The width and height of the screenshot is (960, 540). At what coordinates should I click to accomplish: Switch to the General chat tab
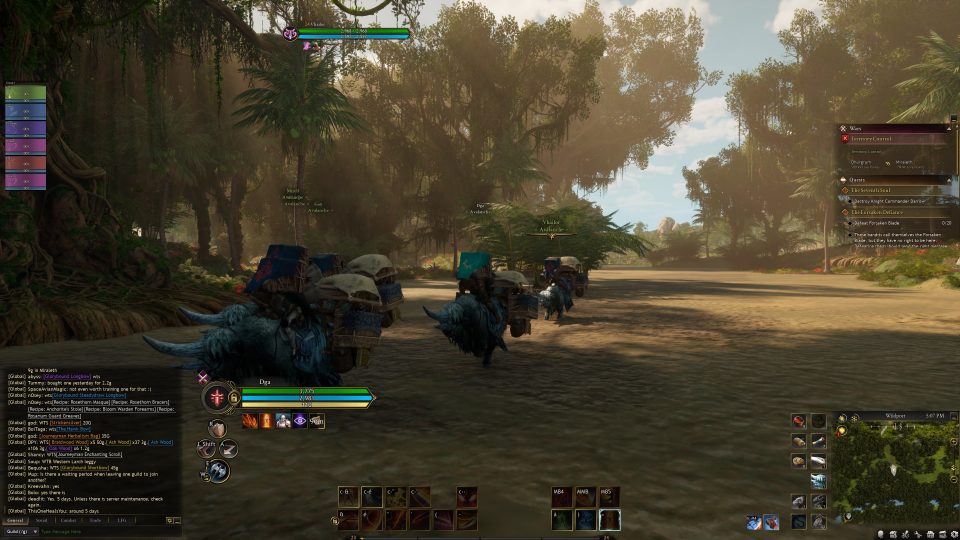[16, 520]
